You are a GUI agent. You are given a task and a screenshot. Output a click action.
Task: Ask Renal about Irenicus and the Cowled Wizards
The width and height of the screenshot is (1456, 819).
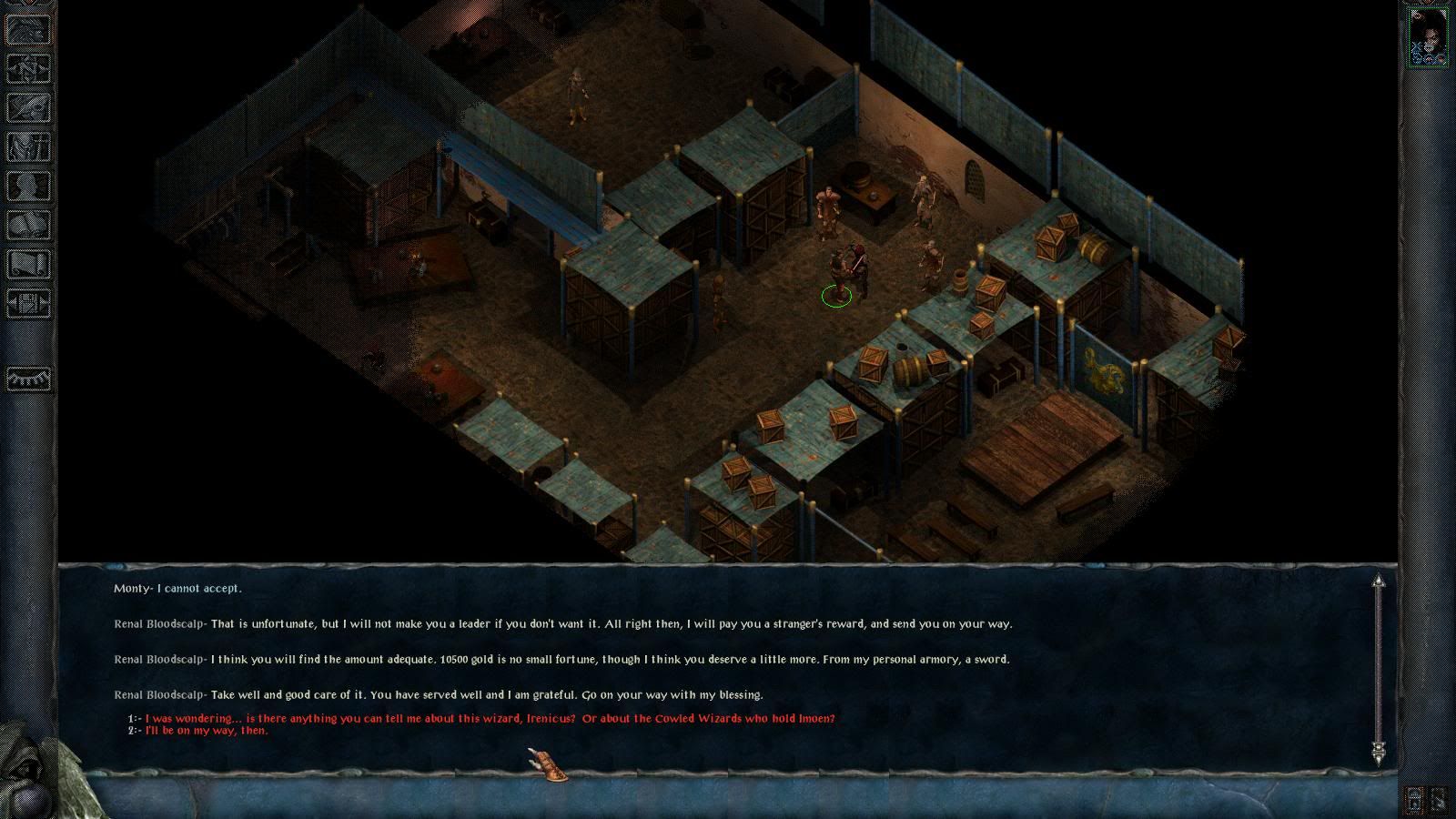[x=490, y=718]
